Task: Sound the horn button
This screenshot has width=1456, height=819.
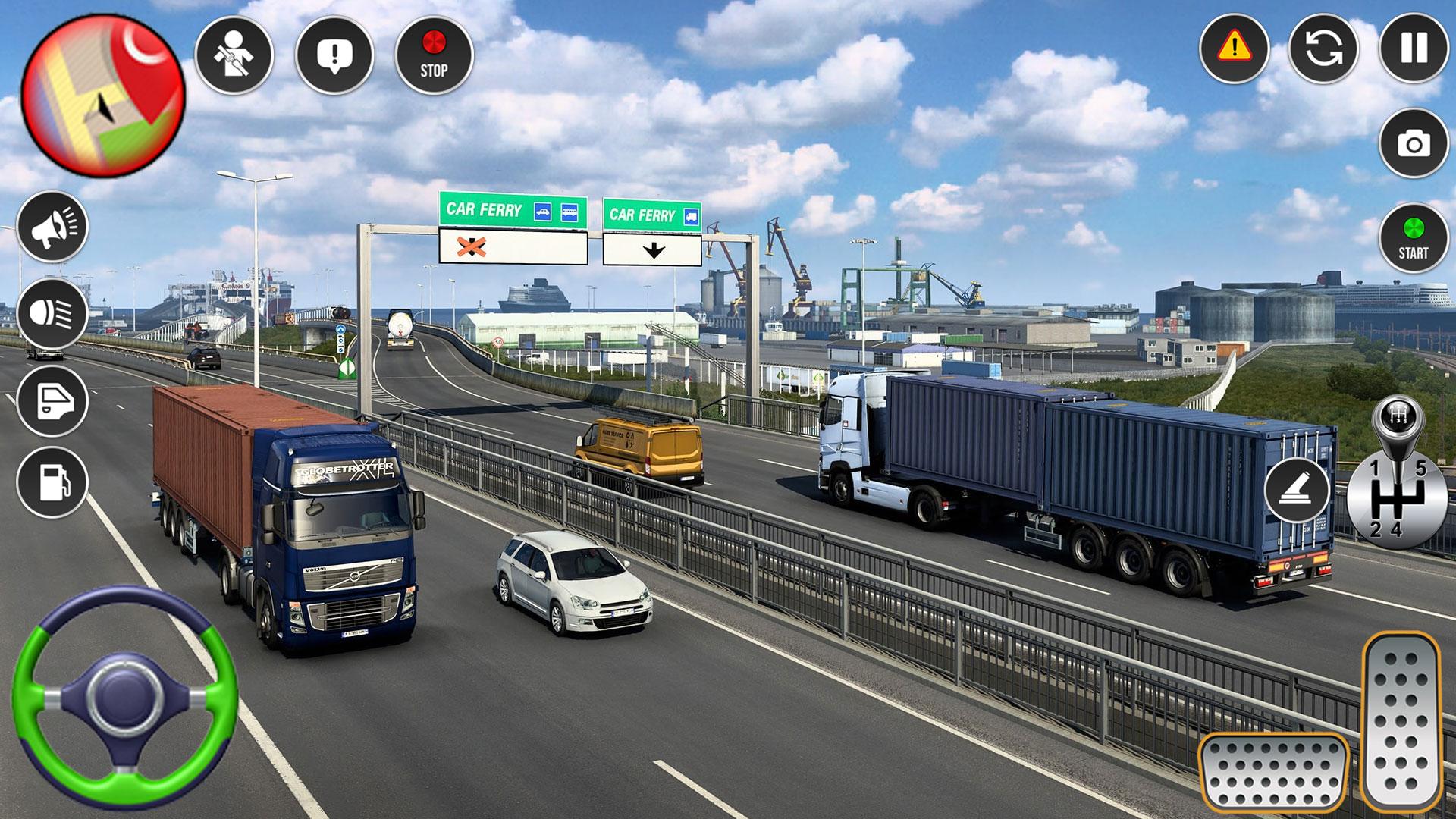Action: tap(52, 227)
